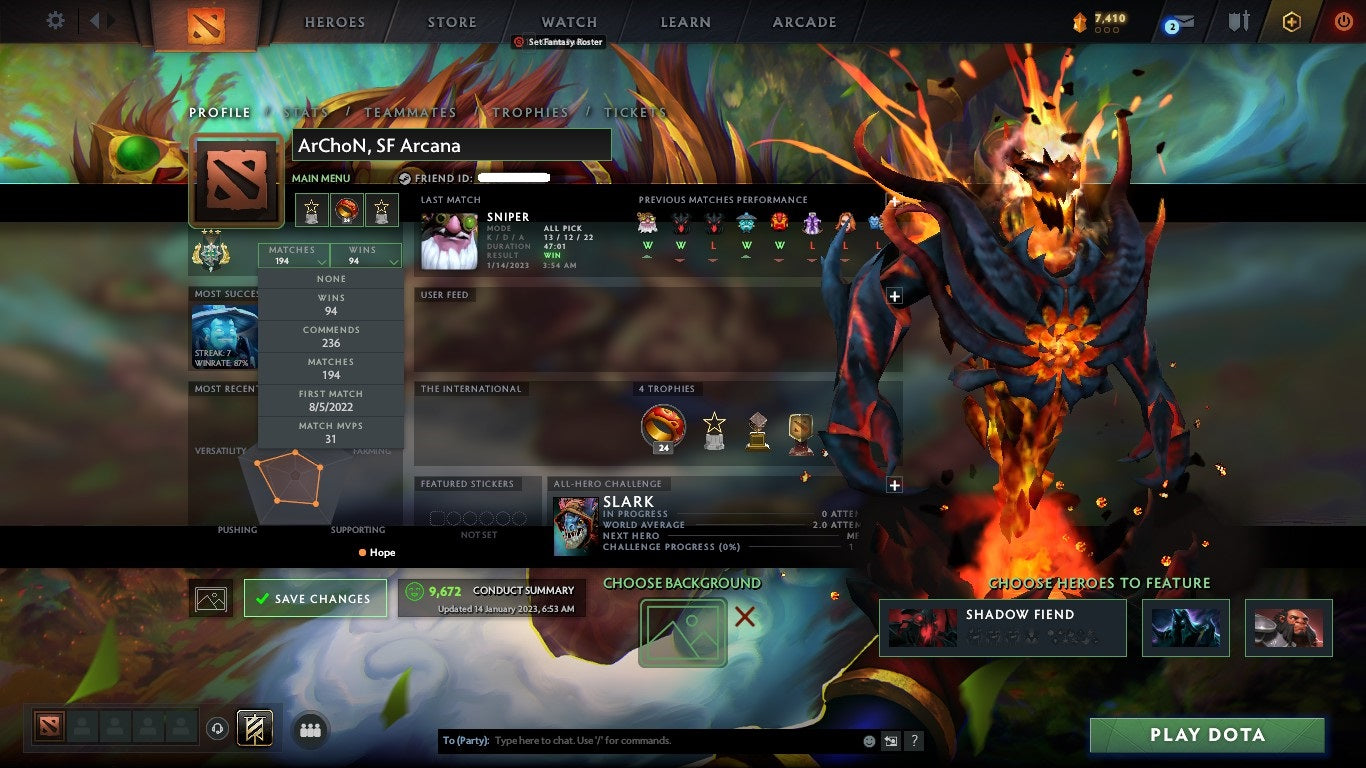Click the TI trophy with 24 badge

point(663,425)
